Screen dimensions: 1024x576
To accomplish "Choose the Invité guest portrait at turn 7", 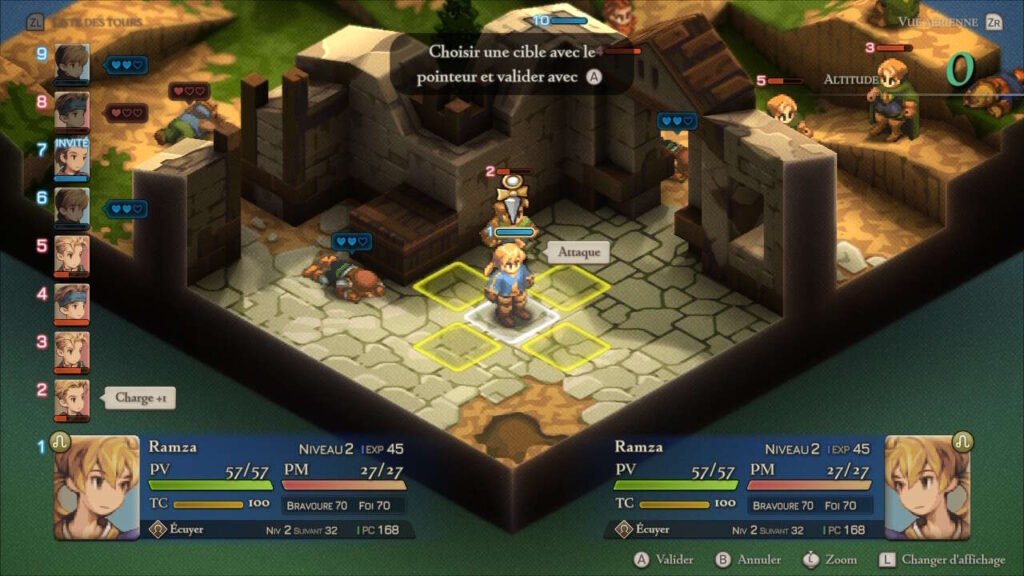I will coord(72,160).
